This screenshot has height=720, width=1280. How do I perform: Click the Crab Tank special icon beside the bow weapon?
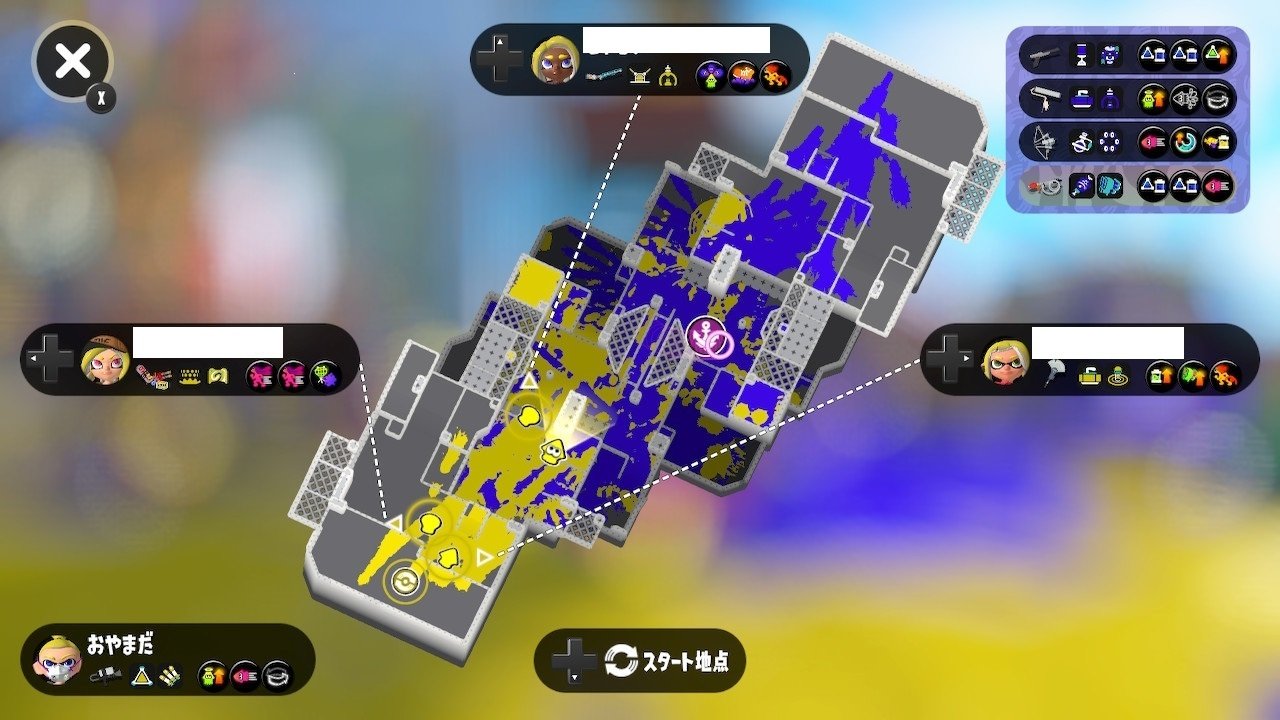click(x=1111, y=142)
